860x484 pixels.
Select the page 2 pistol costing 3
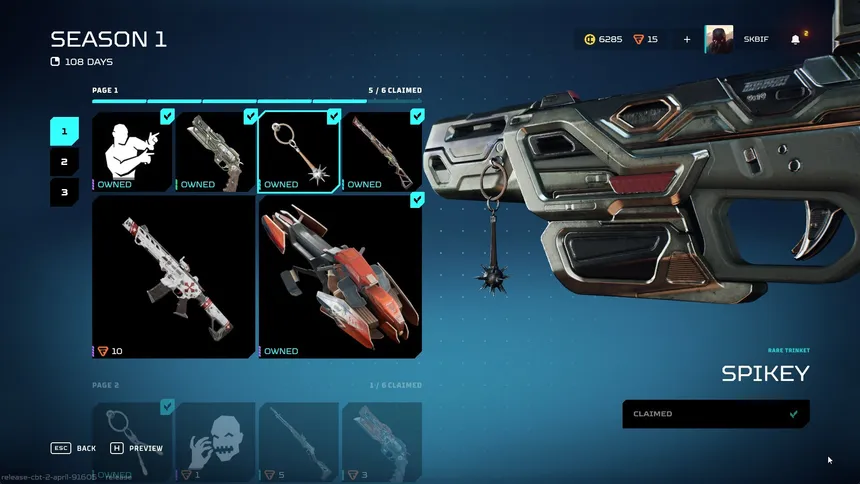tap(382, 440)
